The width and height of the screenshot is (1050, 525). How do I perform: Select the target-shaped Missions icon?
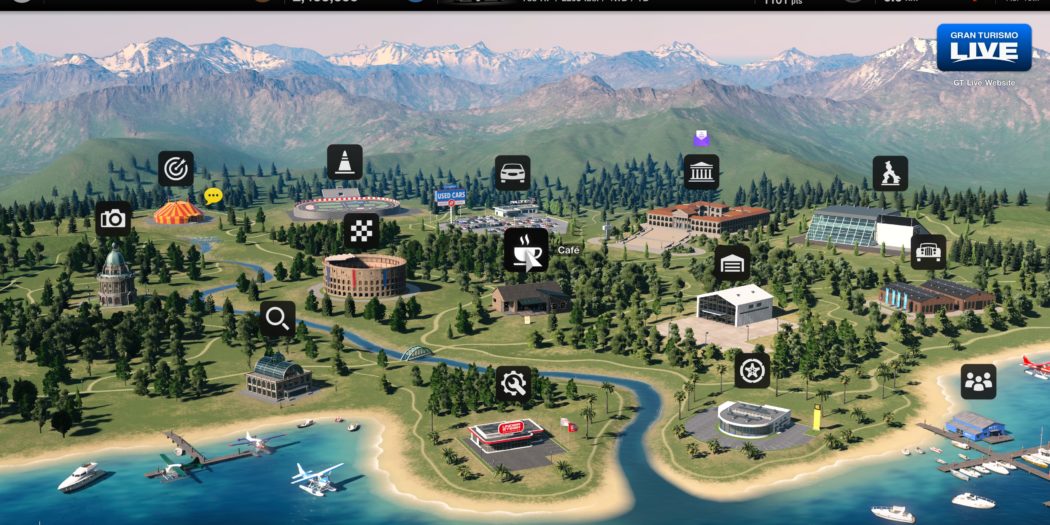176,169
